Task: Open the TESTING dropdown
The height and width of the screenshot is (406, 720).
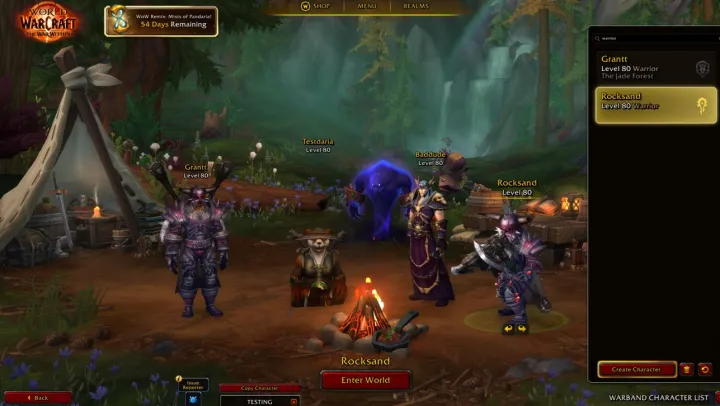Action: point(259,400)
